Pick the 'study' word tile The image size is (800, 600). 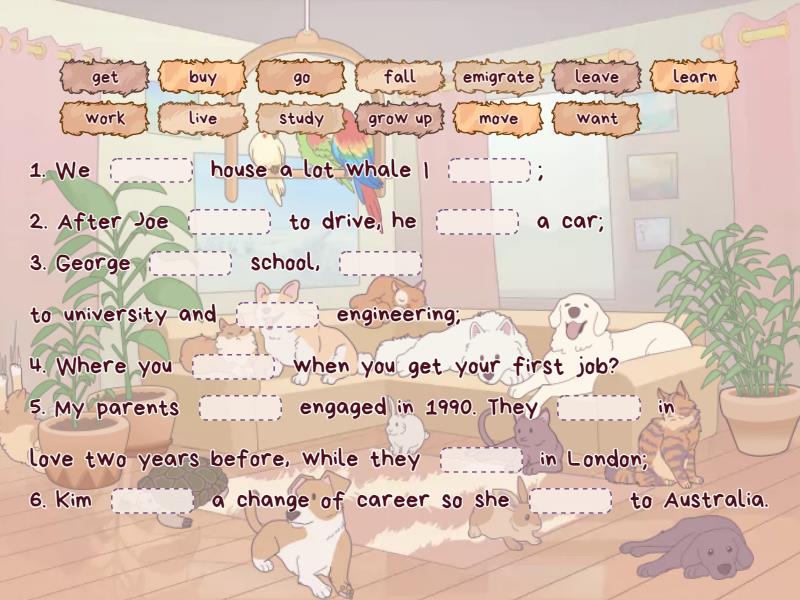click(x=301, y=118)
